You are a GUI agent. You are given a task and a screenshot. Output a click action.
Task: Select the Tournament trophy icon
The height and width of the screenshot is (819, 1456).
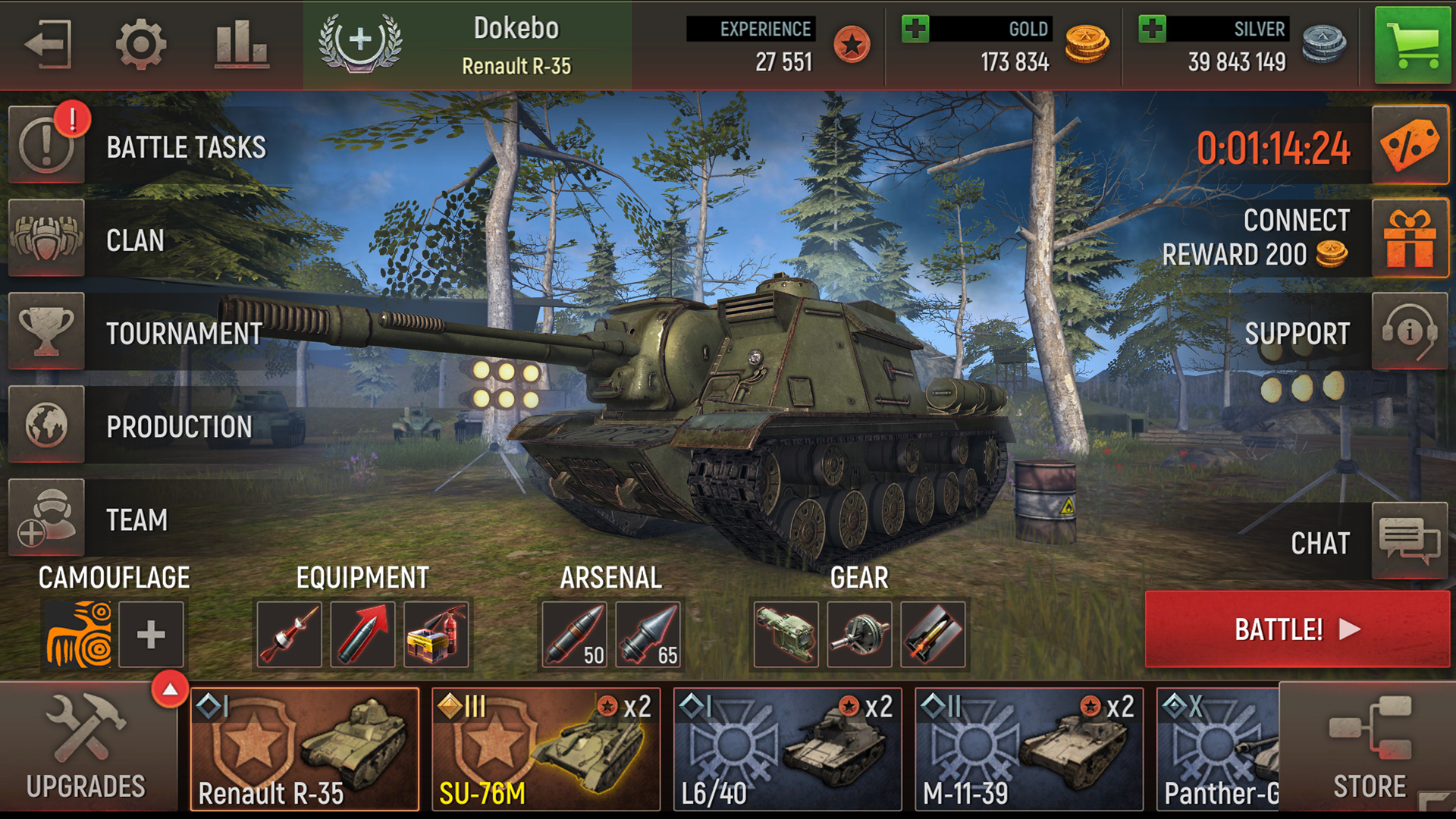pos(45,334)
